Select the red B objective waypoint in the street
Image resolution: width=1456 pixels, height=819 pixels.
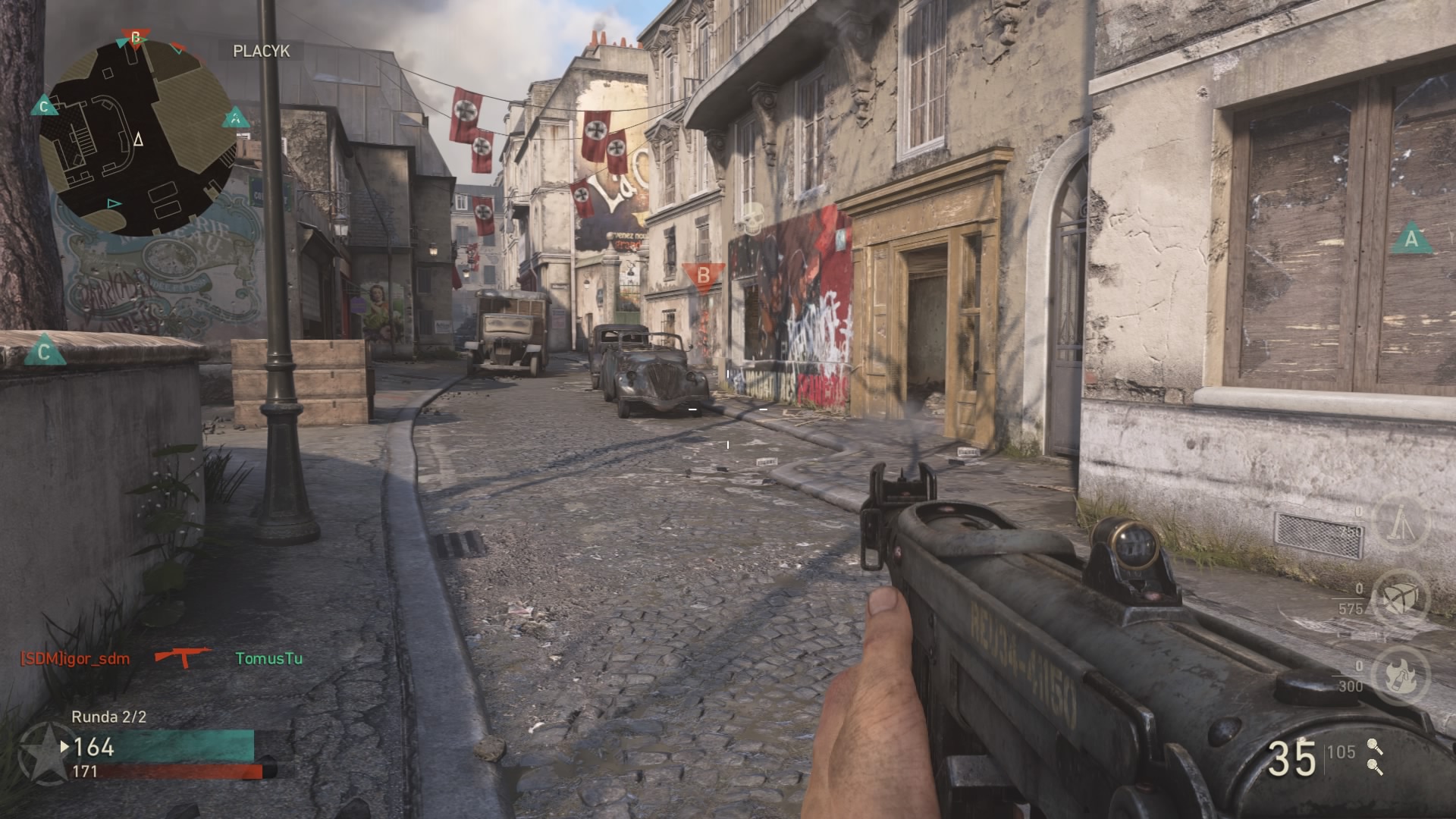click(x=703, y=275)
